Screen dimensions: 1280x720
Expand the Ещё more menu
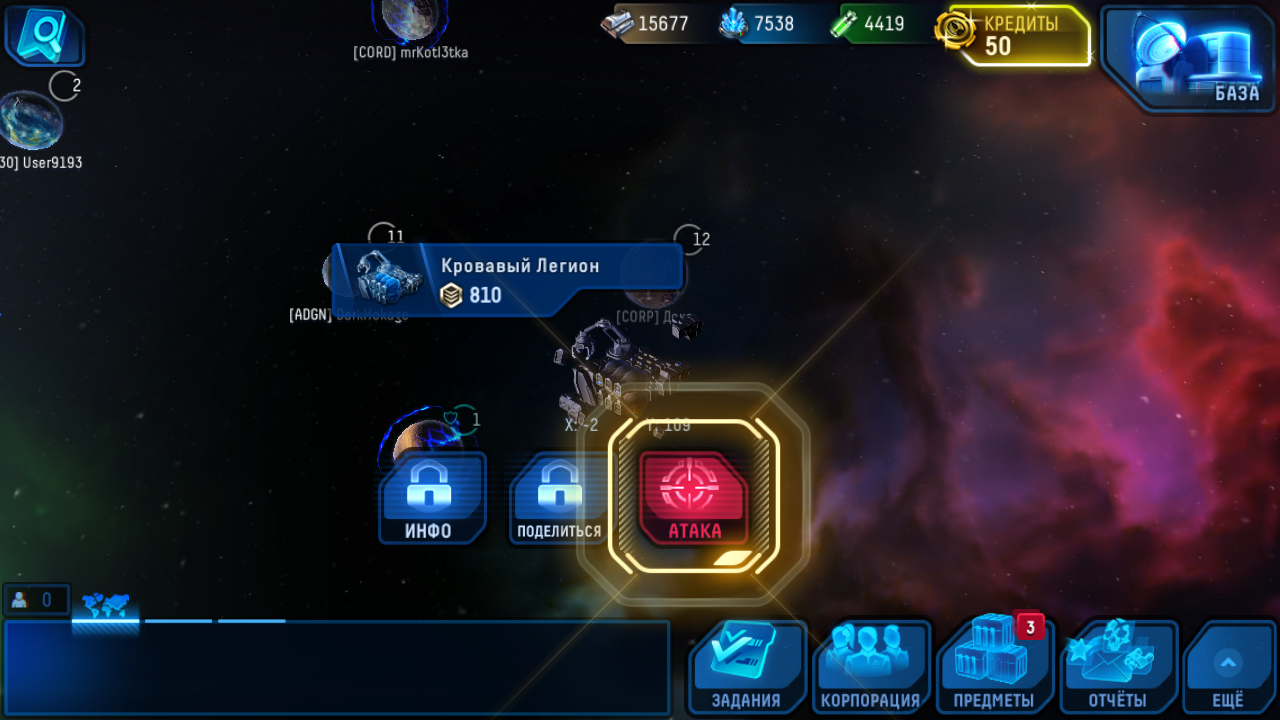coord(1228,667)
